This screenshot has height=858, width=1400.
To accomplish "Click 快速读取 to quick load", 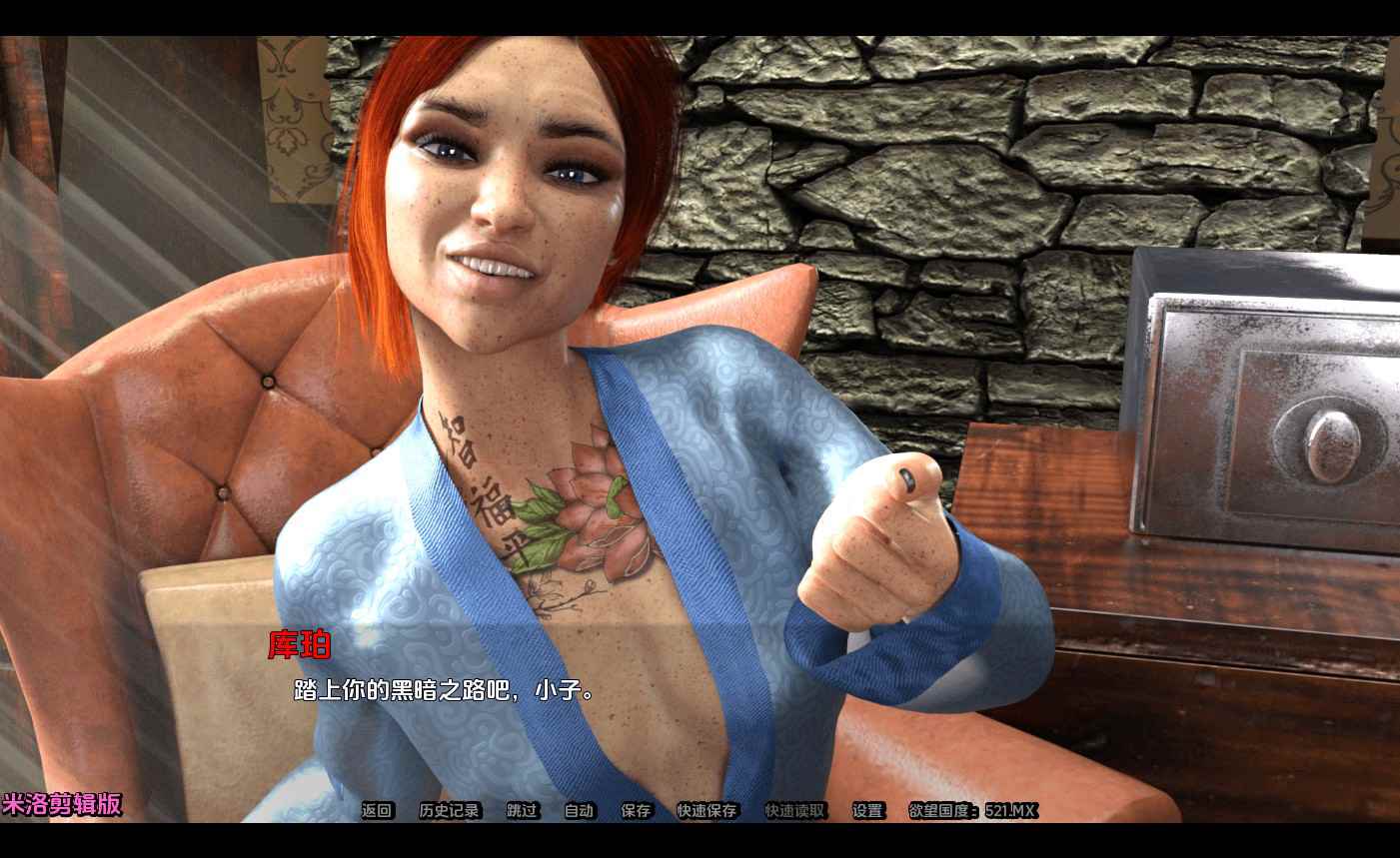I will click(796, 811).
